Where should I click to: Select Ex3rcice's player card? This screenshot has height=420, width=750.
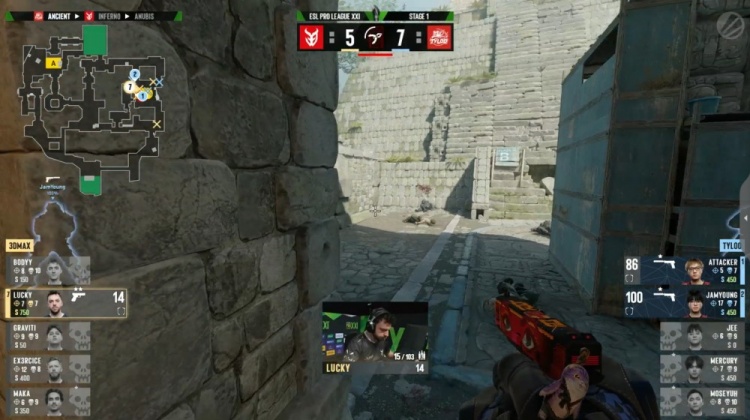[48, 368]
